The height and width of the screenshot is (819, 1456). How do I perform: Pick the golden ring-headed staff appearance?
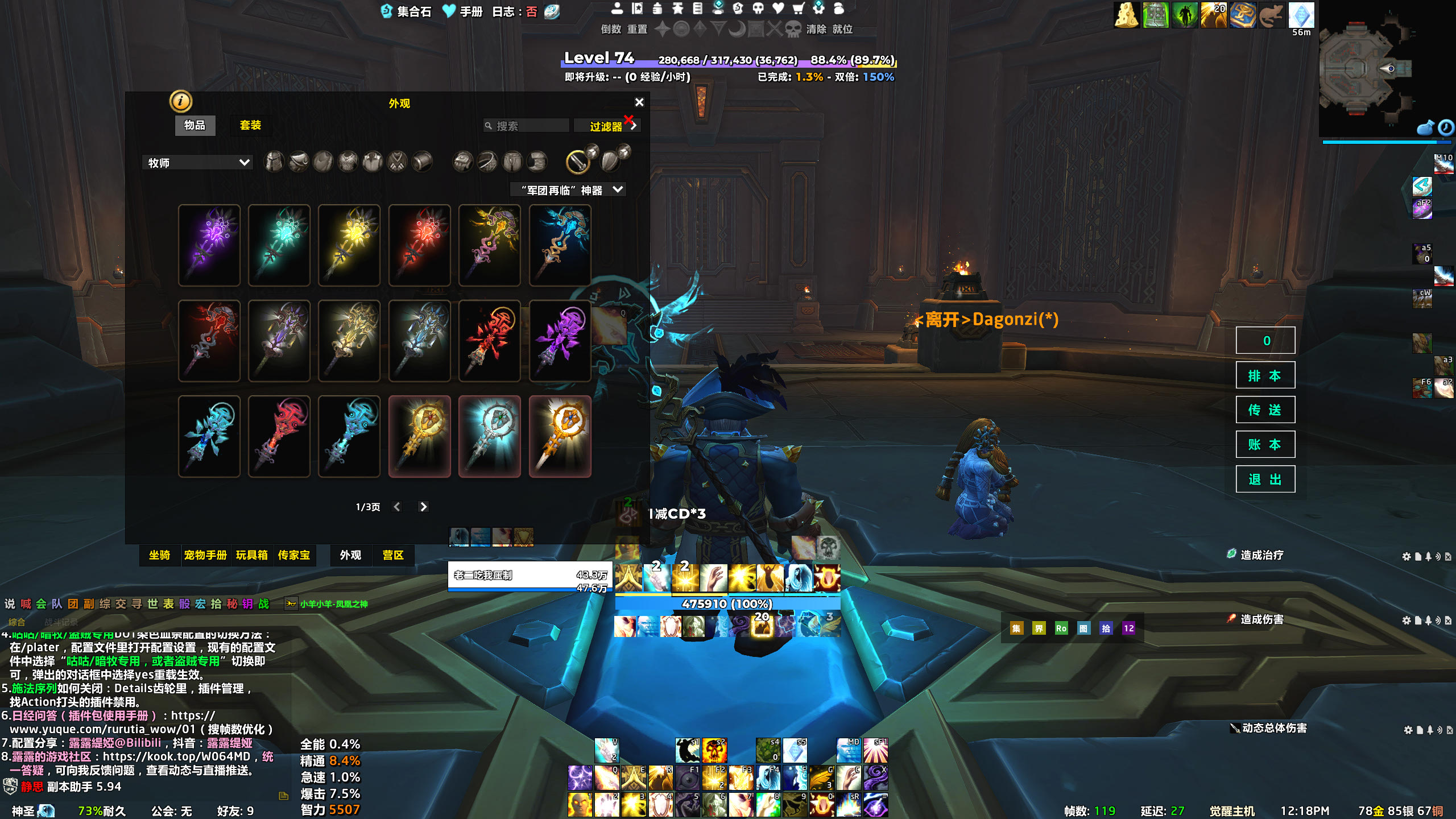pos(420,436)
